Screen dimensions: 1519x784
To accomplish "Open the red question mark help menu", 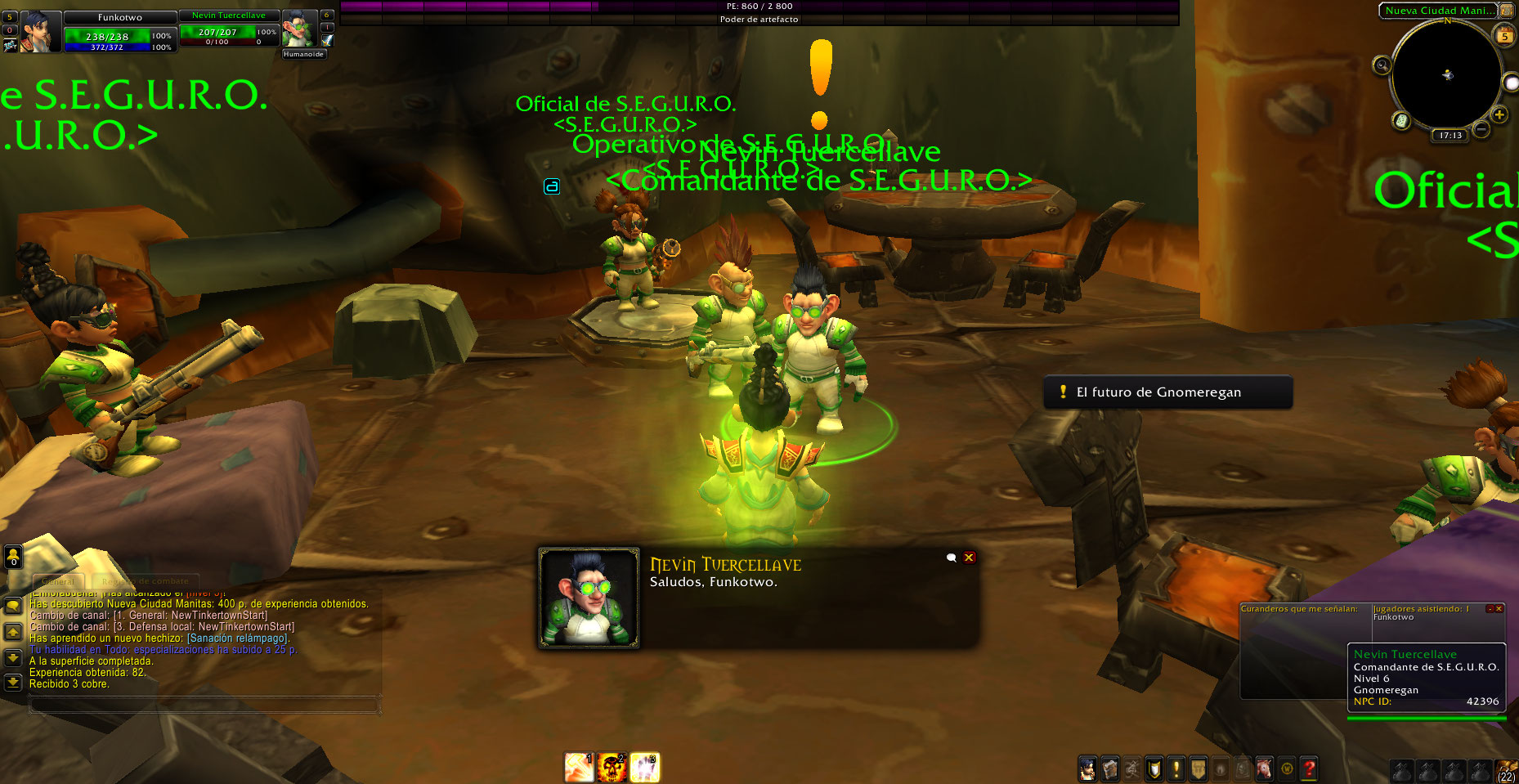I will coord(1309,768).
